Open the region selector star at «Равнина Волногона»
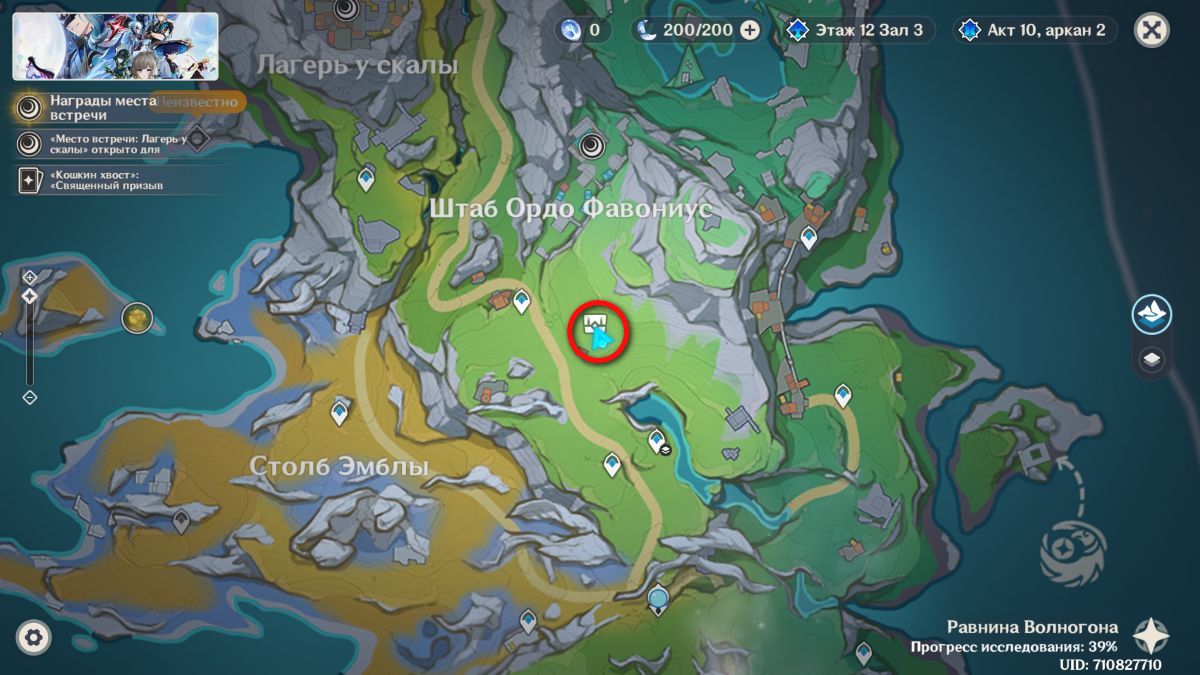The height and width of the screenshot is (675, 1200). [1151, 636]
